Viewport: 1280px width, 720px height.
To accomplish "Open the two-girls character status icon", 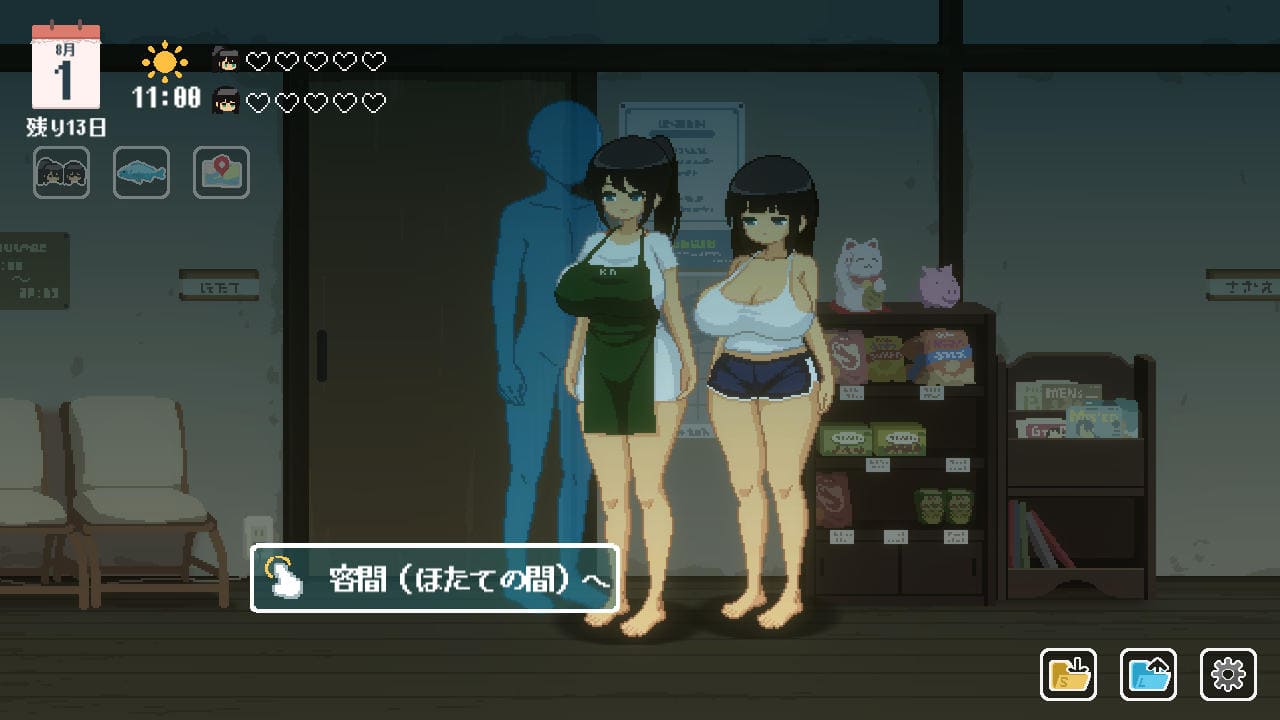I will click(61, 173).
